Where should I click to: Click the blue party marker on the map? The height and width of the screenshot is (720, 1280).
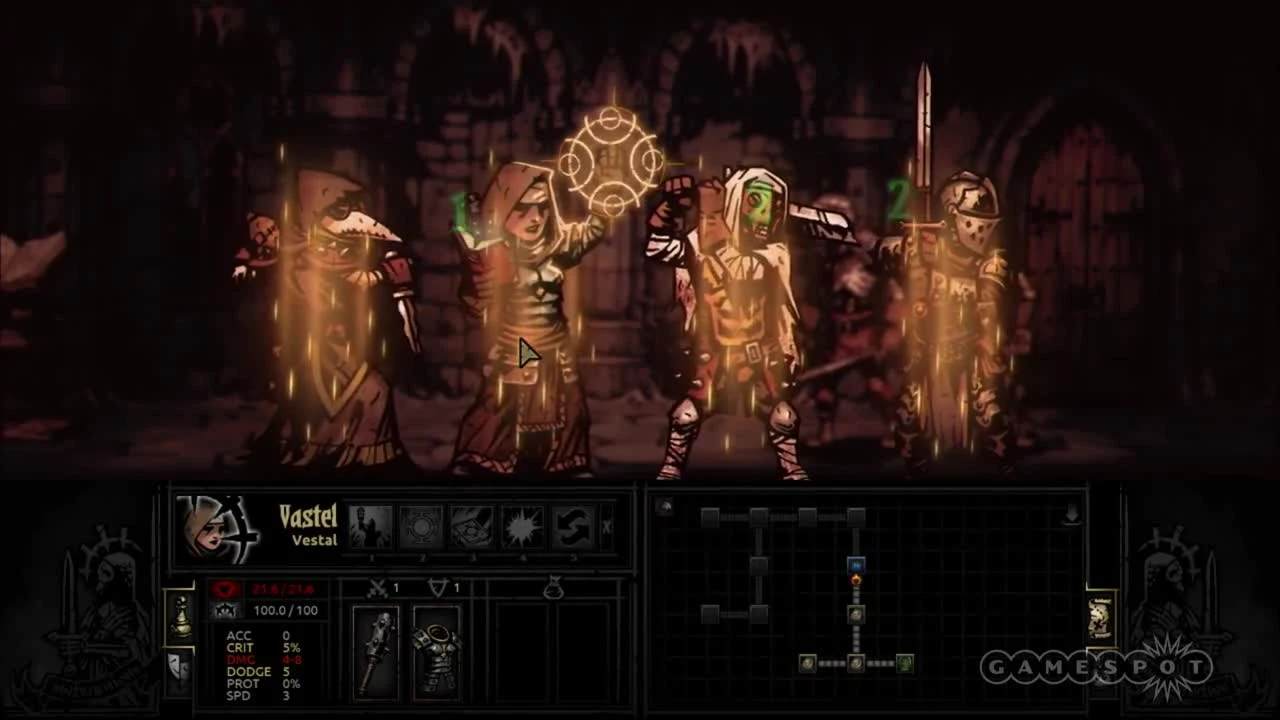(x=856, y=565)
